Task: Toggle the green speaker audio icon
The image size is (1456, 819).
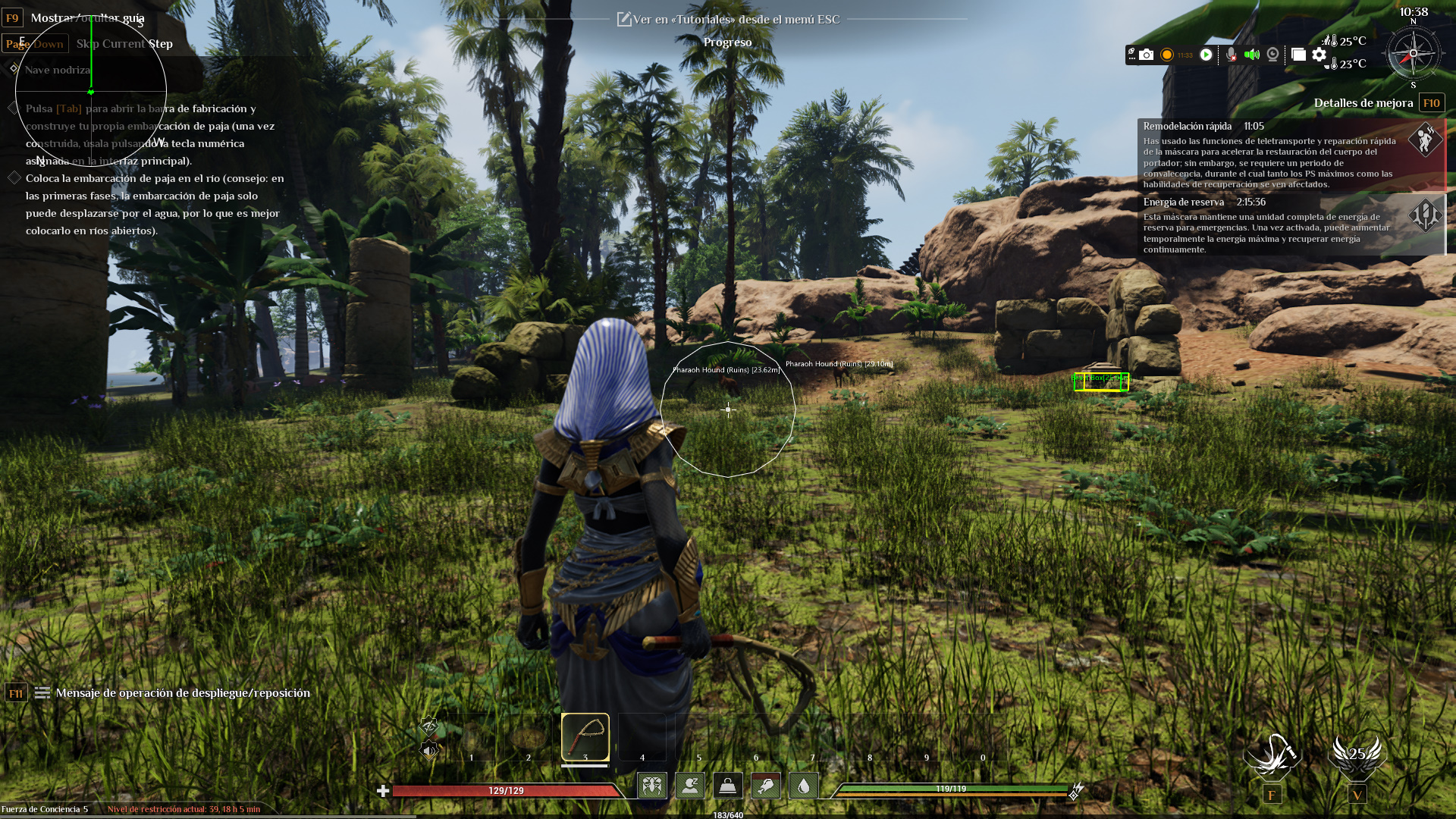Action: click(x=1251, y=55)
